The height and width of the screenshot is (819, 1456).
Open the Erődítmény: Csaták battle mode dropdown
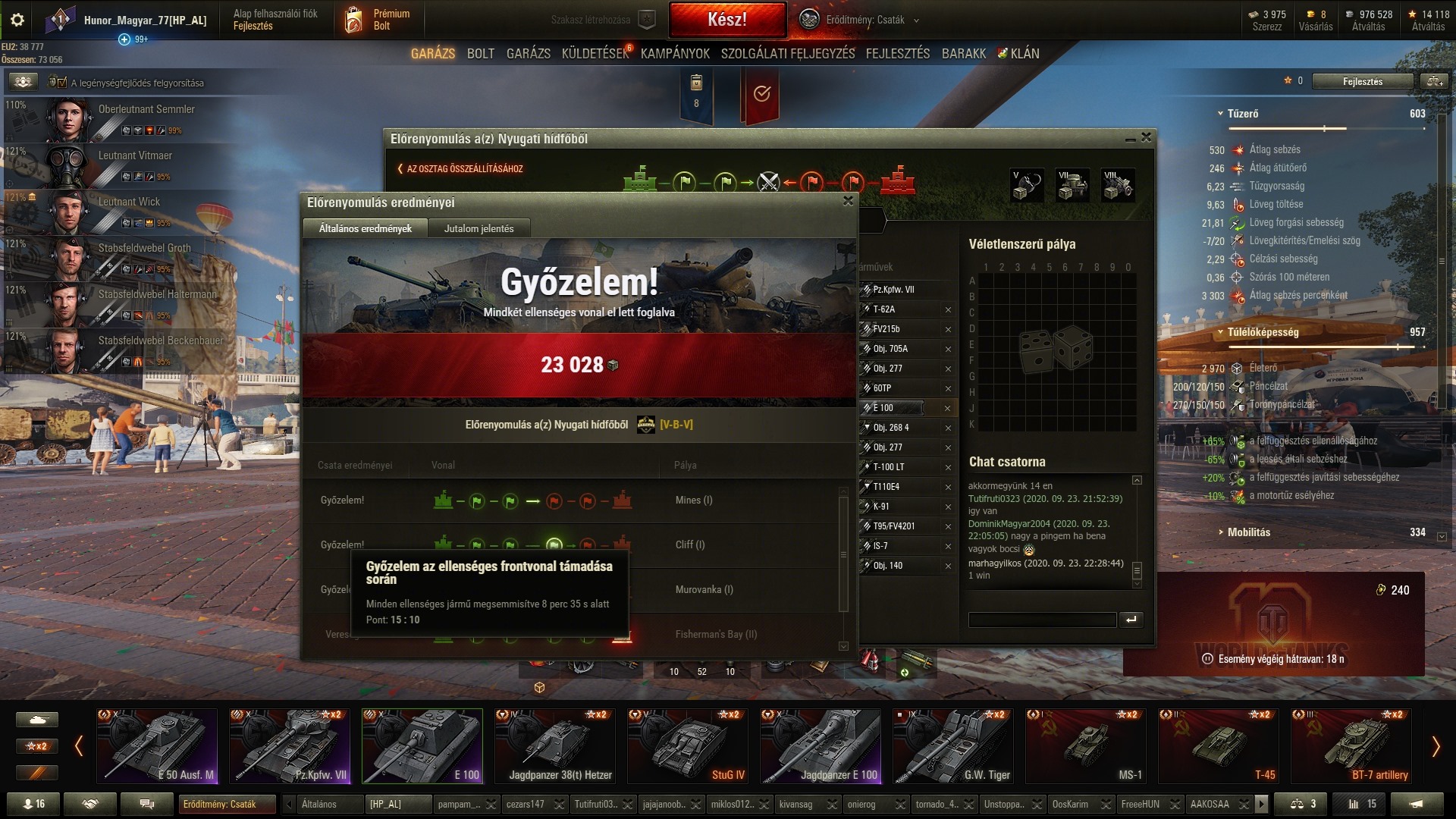tap(864, 20)
